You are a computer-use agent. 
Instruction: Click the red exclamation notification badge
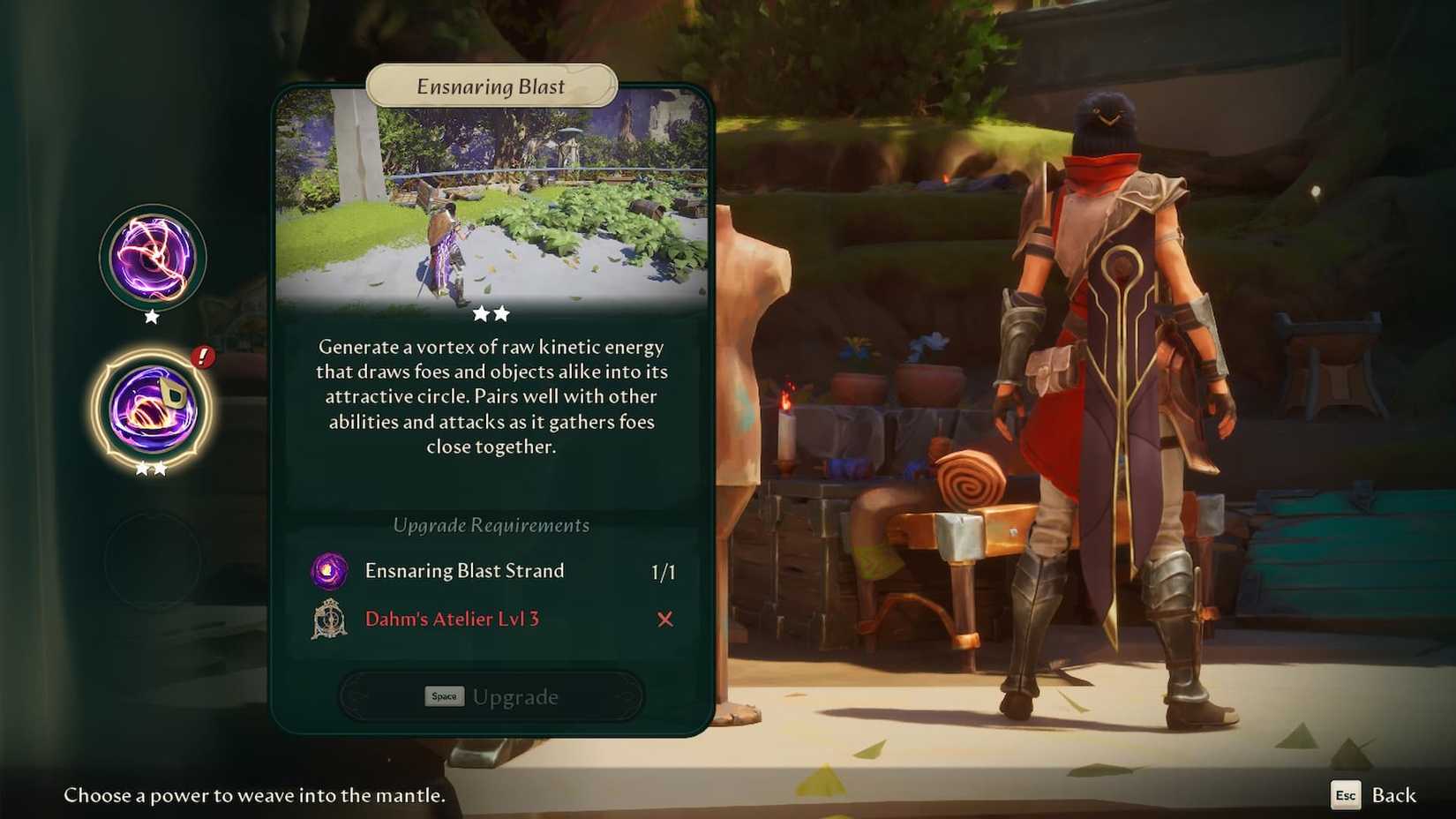[x=202, y=357]
